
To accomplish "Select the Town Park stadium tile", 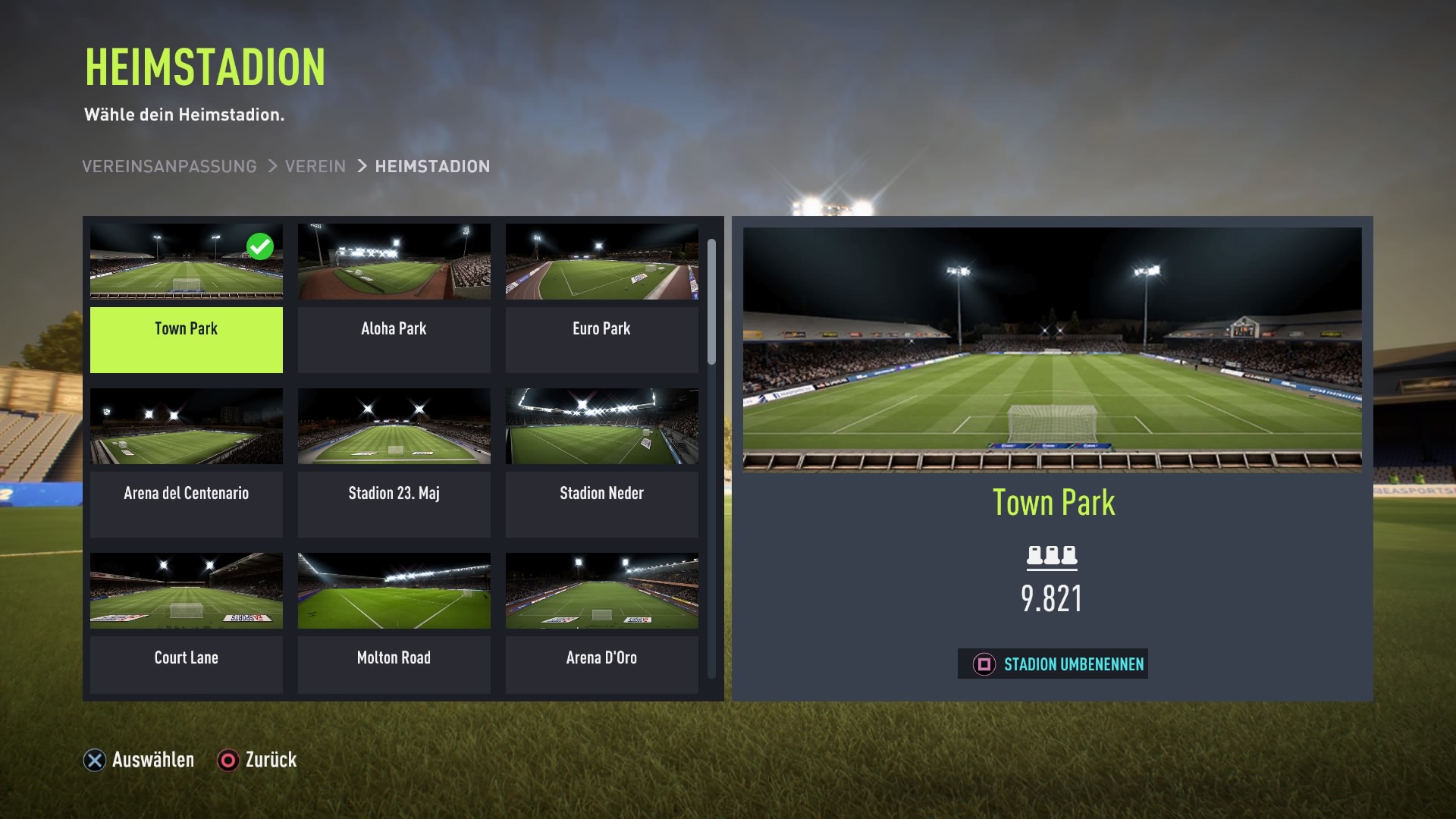I will (x=186, y=298).
